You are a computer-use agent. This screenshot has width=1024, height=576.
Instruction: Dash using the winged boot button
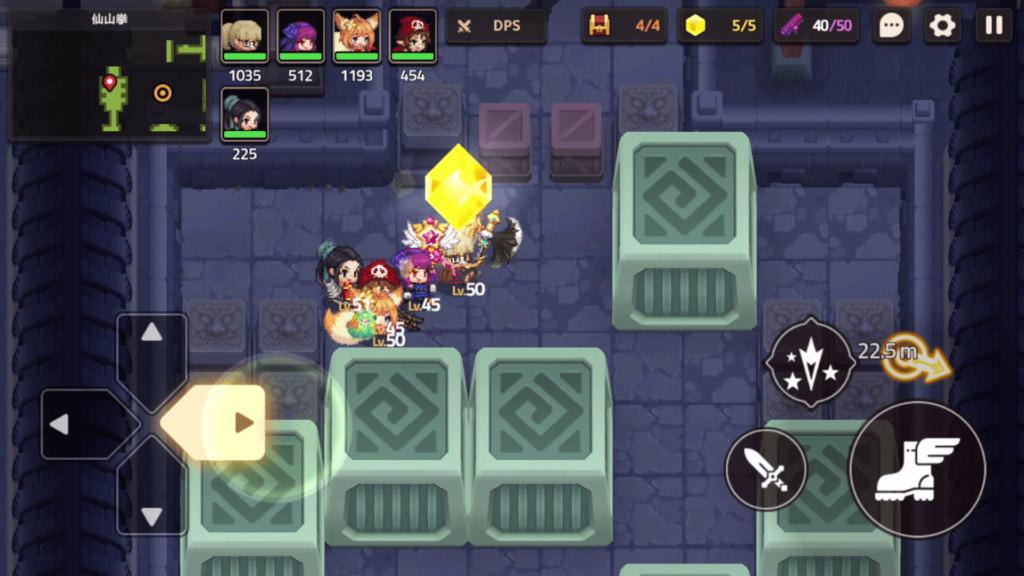click(917, 469)
